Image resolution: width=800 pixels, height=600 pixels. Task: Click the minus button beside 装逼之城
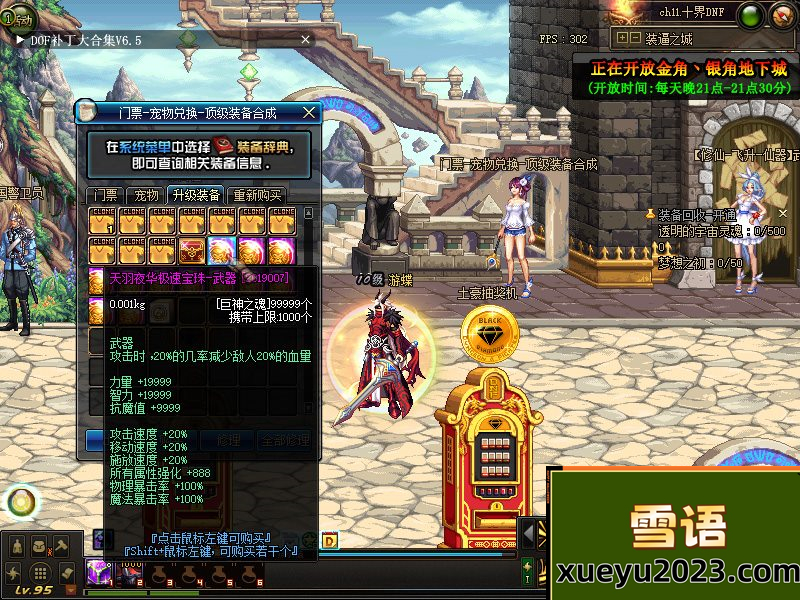tap(635, 38)
